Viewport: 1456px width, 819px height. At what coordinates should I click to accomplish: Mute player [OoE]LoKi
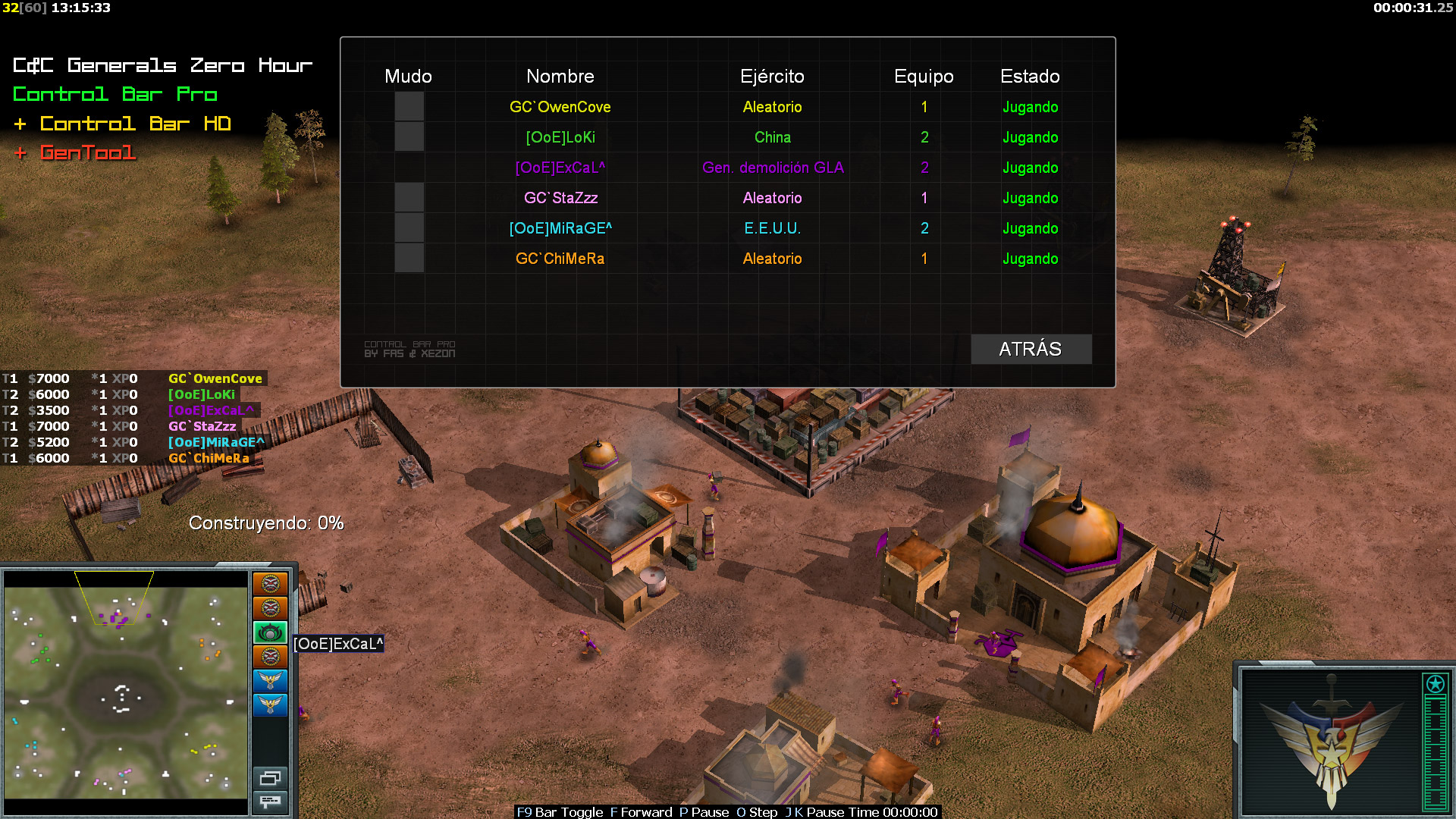click(409, 137)
